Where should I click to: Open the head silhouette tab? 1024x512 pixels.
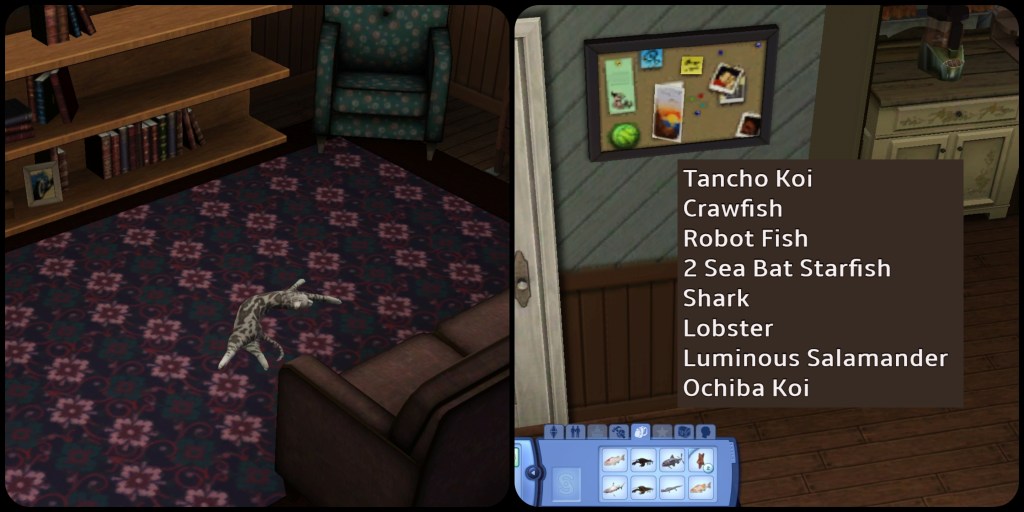(706, 433)
